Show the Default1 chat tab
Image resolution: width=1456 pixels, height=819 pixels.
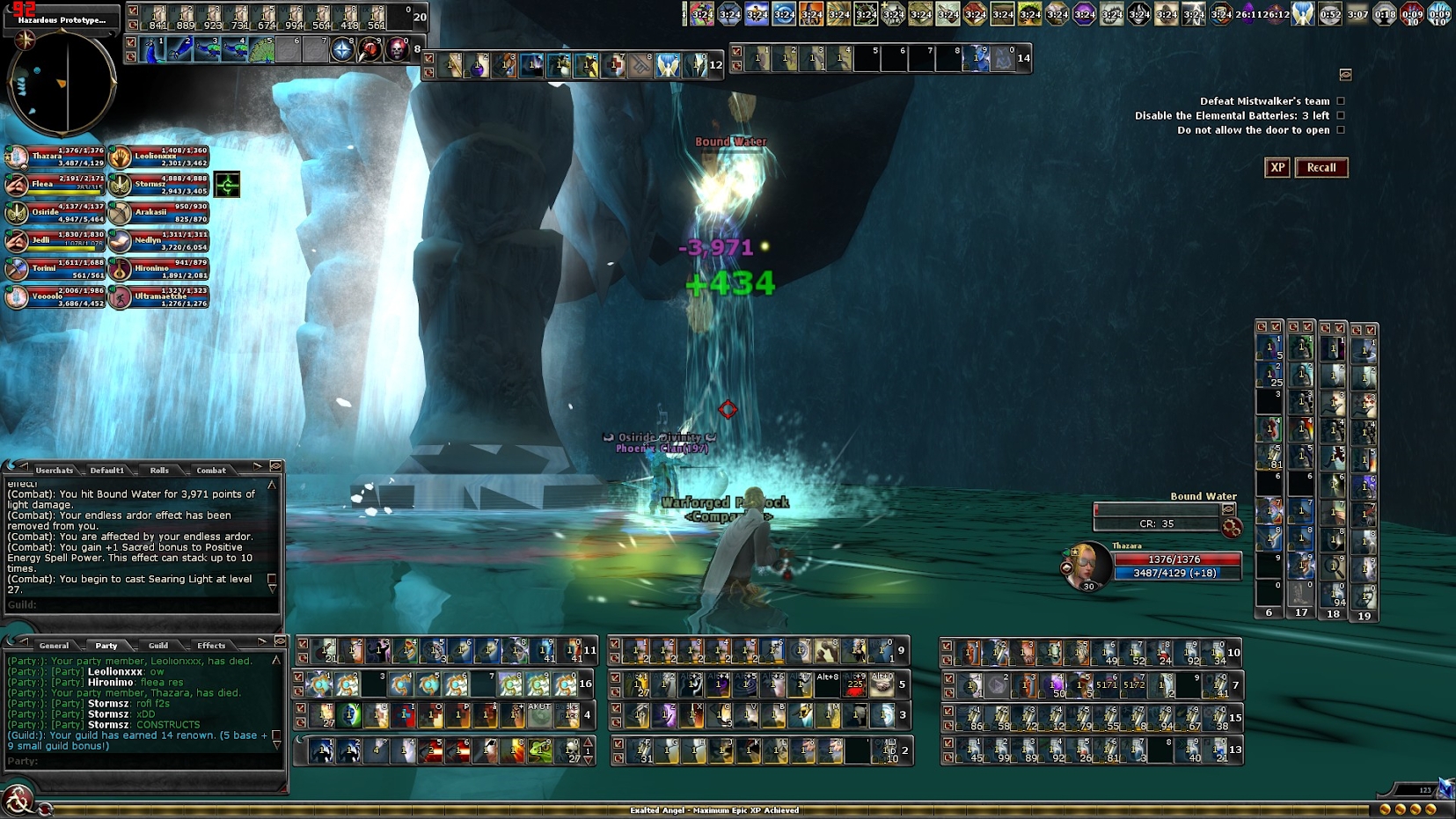click(x=106, y=470)
